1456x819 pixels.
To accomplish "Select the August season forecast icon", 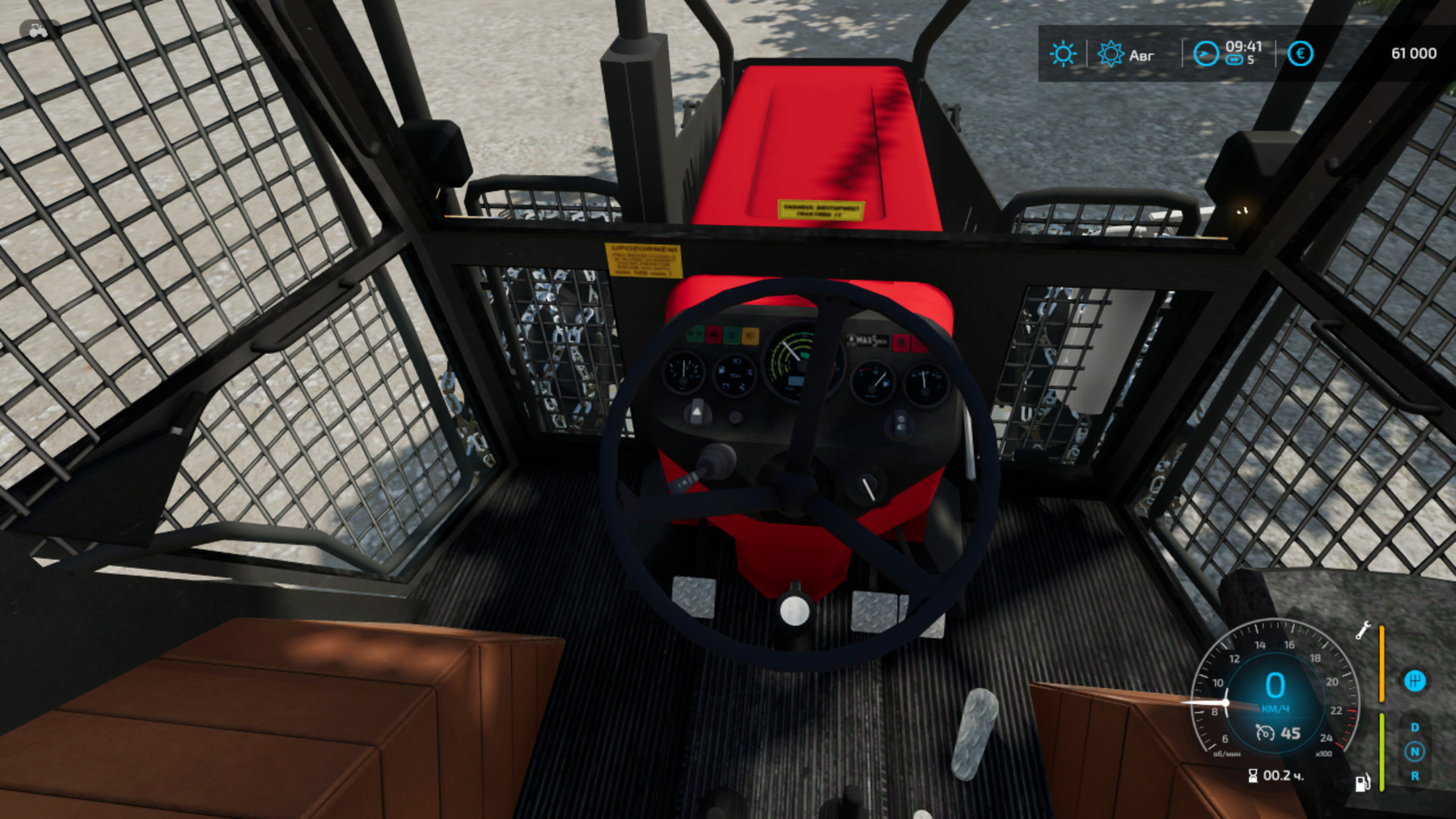I will 1110,54.
